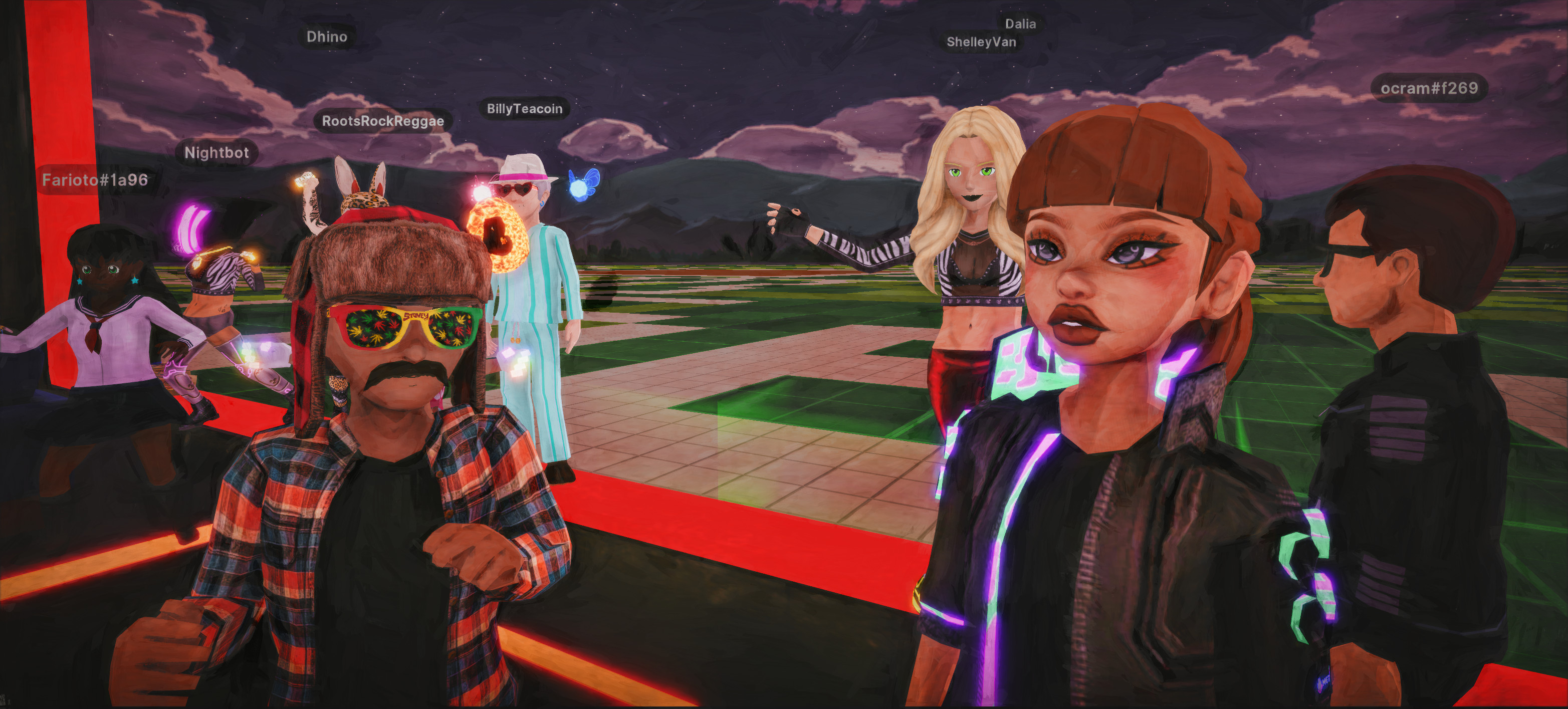This screenshot has width=1568, height=709.
Task: Select the Farioto#1a96 name tag
Action: pos(95,180)
